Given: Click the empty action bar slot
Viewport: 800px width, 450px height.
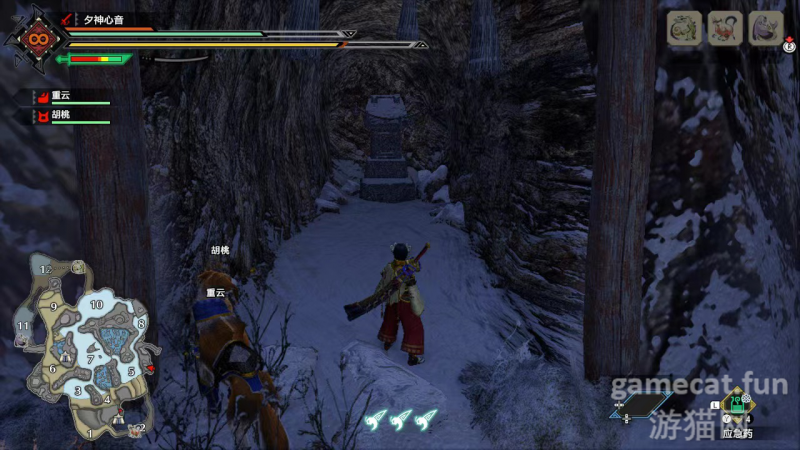Looking at the screenshot, I should 640,406.
